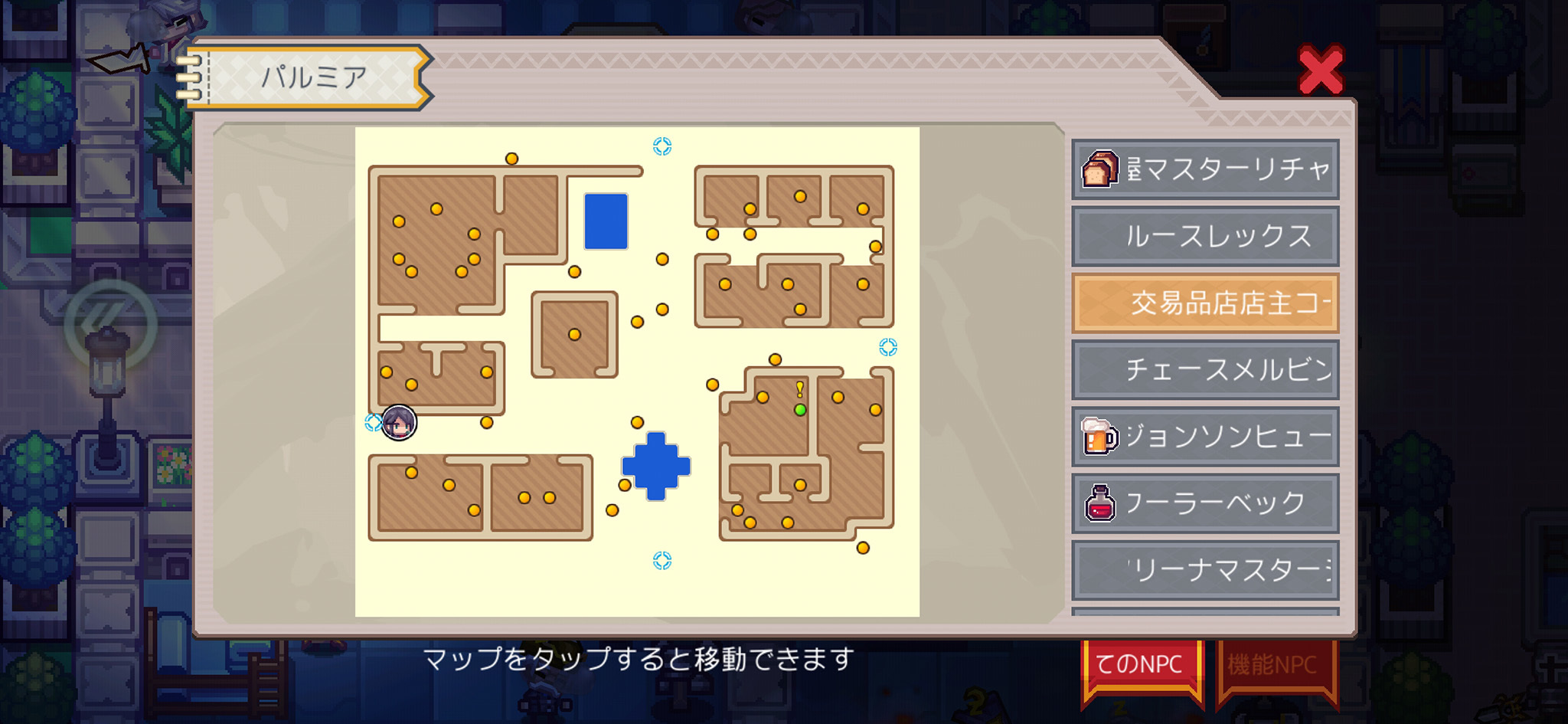The image size is (1568, 724).
Task: Select the ルースレックス NPC entry
Action: 1204,237
